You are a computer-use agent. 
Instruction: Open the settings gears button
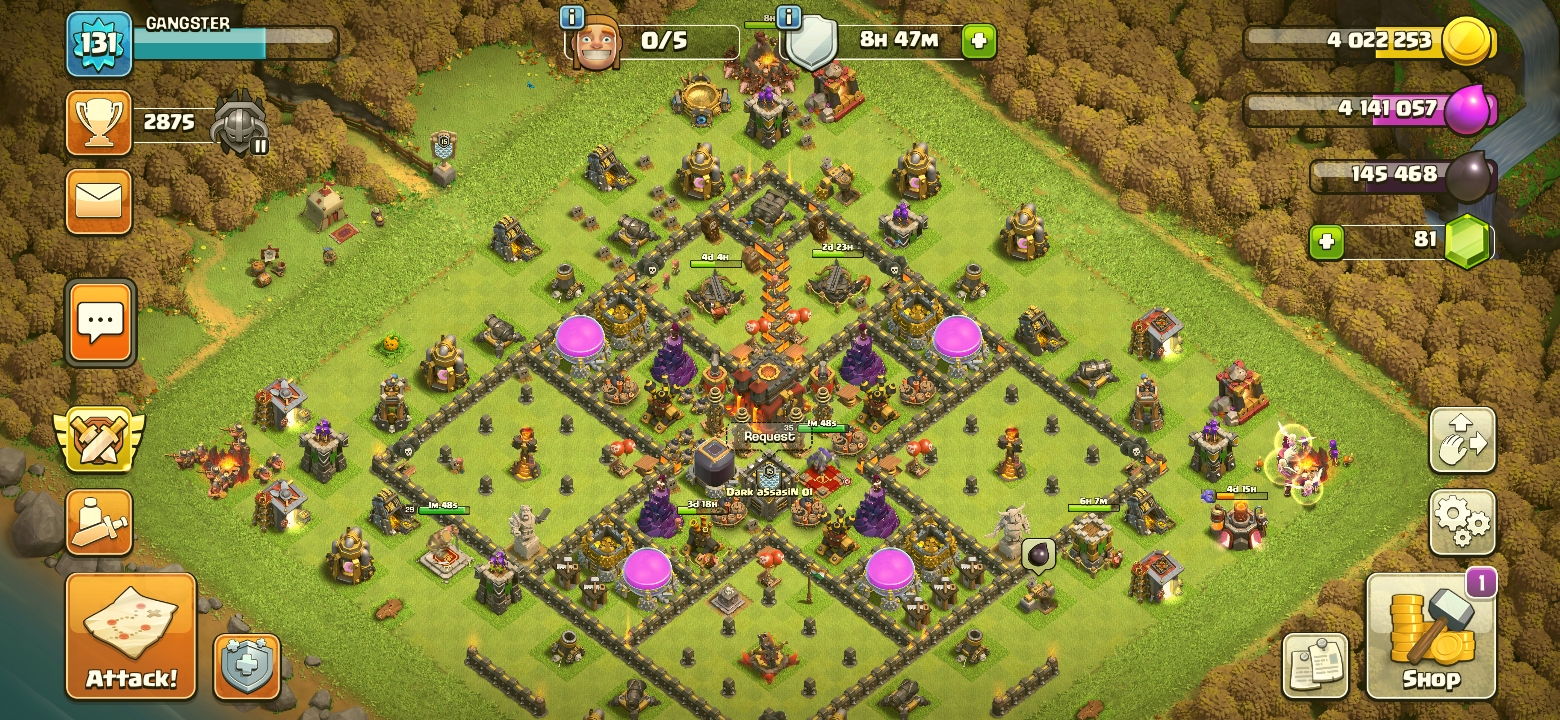1462,522
